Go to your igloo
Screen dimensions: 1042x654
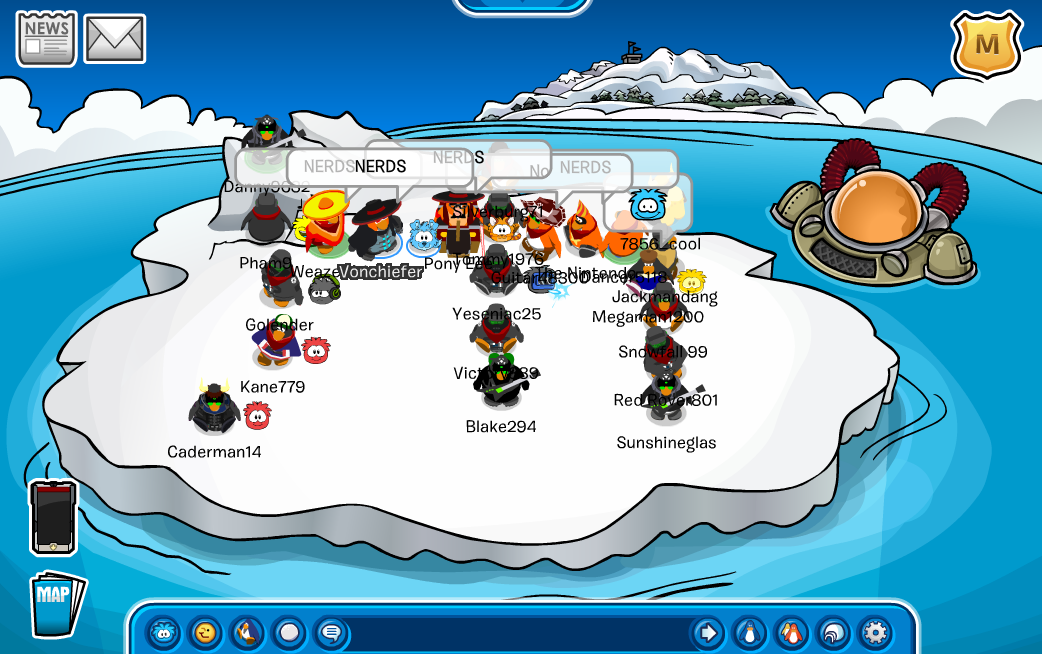tap(833, 632)
